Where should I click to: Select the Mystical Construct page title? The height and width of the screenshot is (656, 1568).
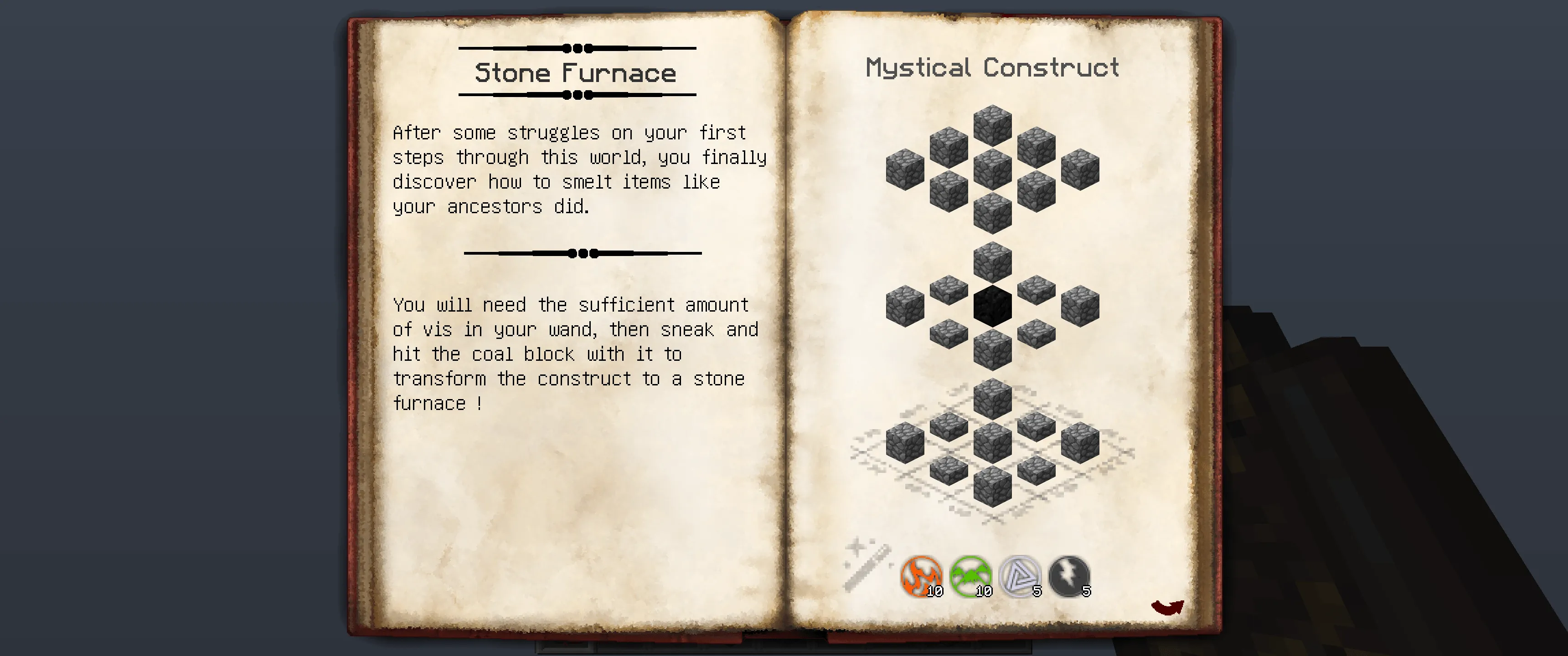point(992,67)
